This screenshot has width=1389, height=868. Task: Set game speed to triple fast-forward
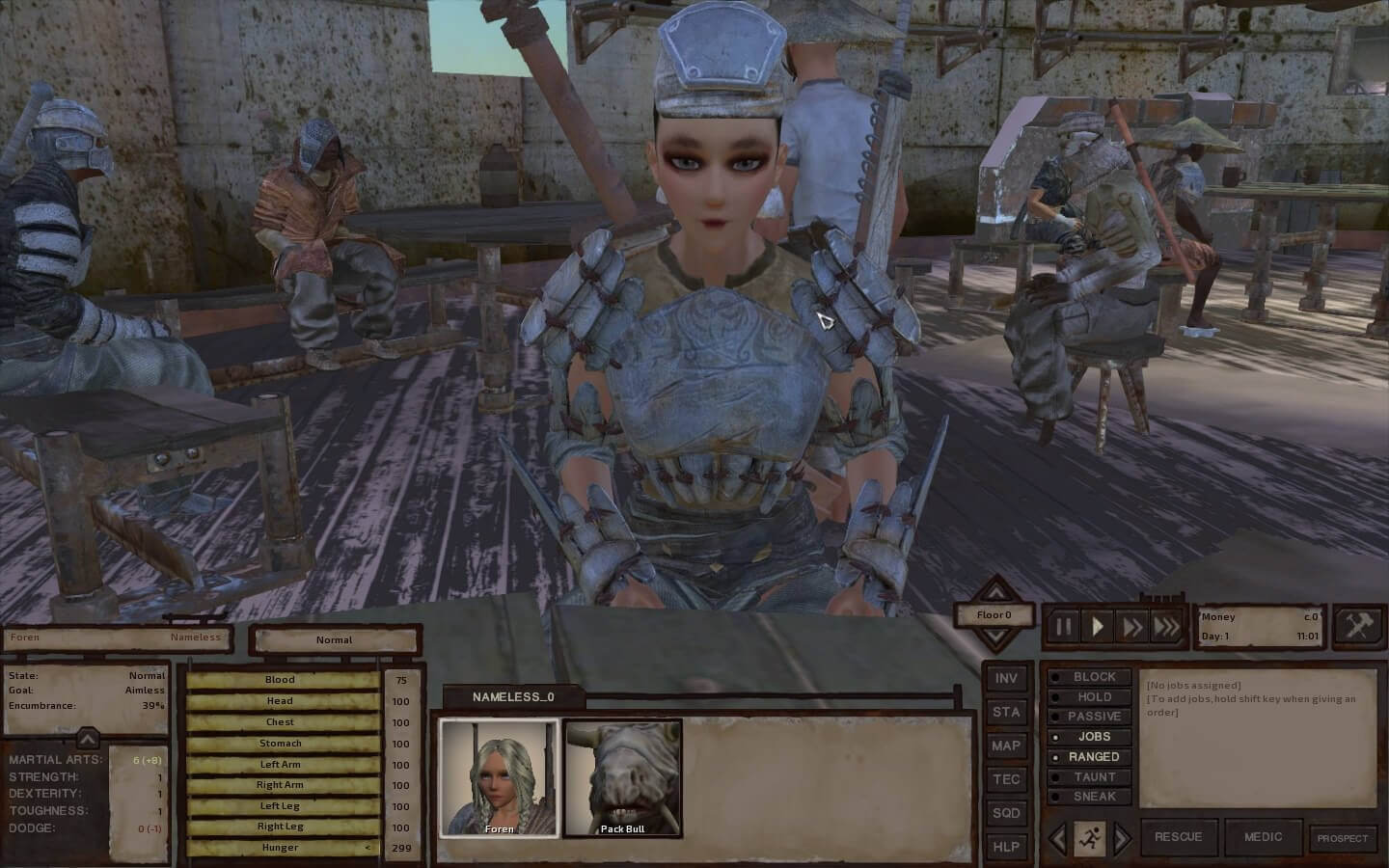point(1166,627)
